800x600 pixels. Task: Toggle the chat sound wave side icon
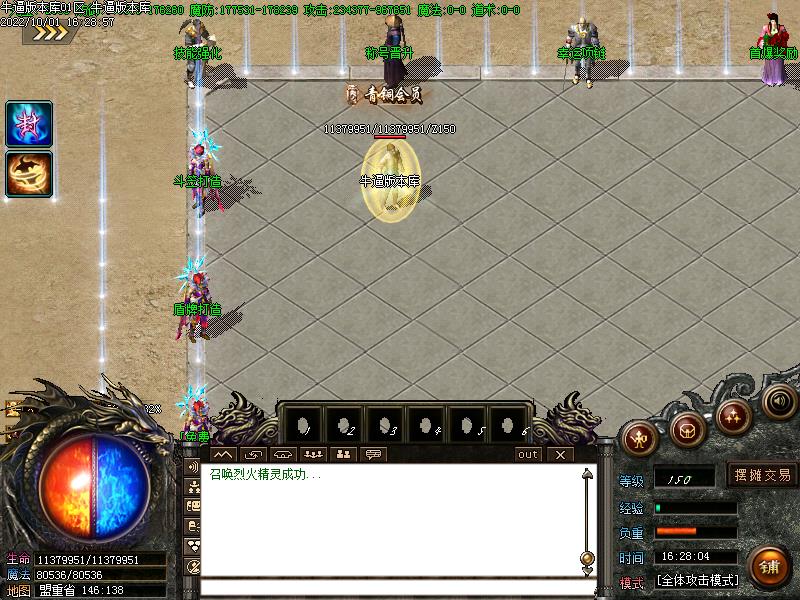pos(193,467)
